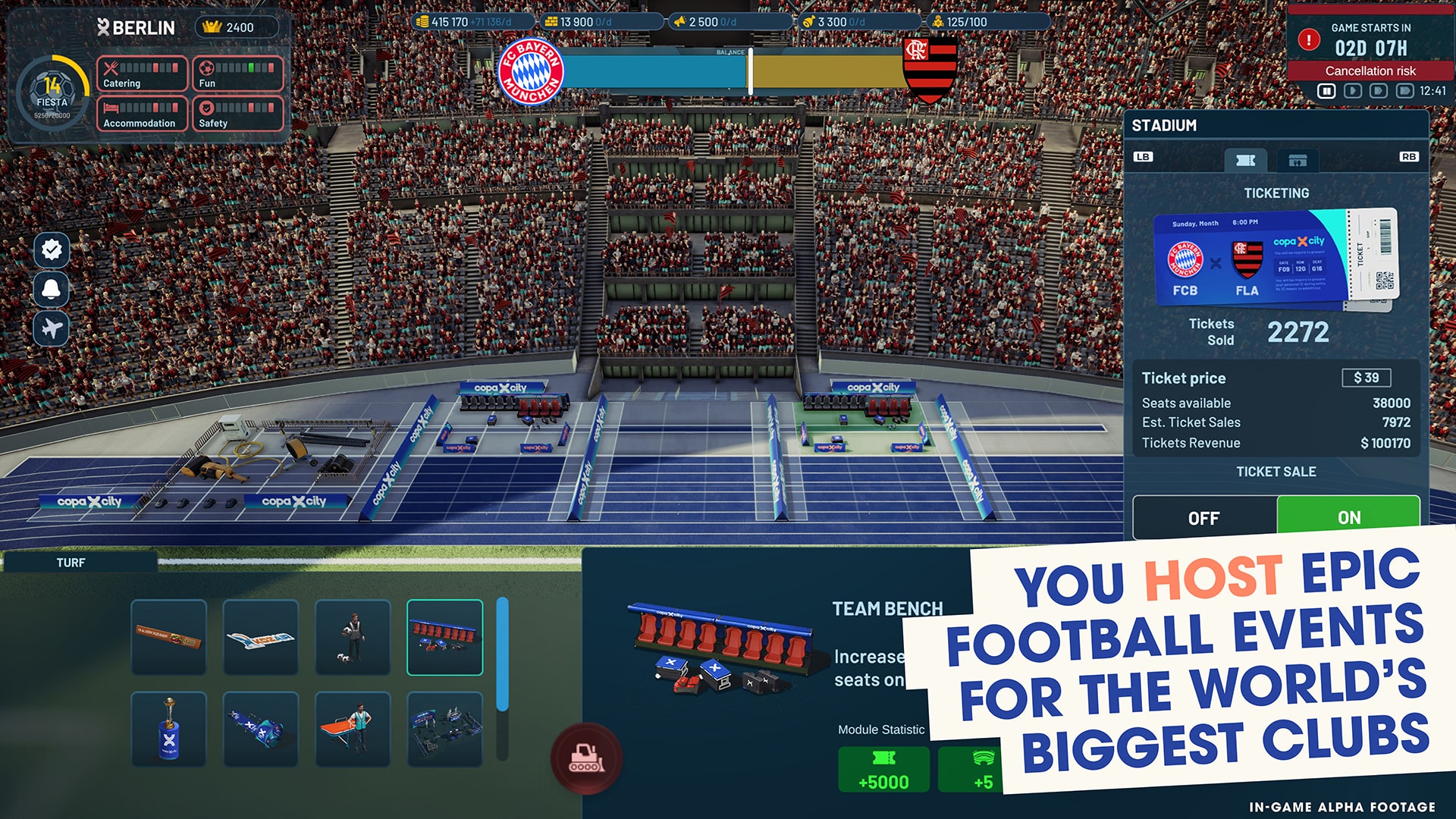Turn ticket sale OFF
This screenshot has width=1456, height=819.
(x=1203, y=518)
